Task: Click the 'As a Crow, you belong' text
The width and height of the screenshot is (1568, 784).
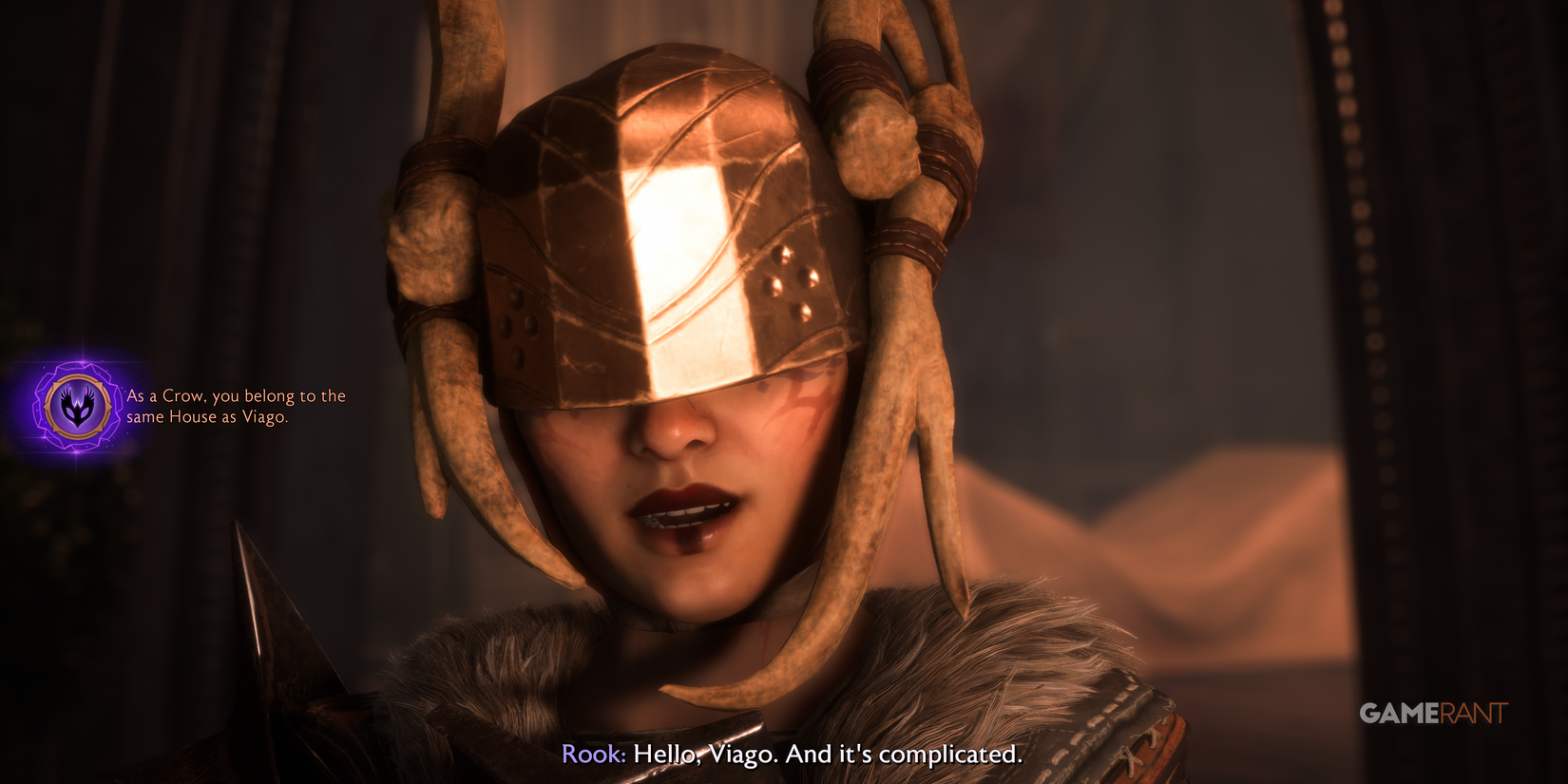Action: click(219, 395)
